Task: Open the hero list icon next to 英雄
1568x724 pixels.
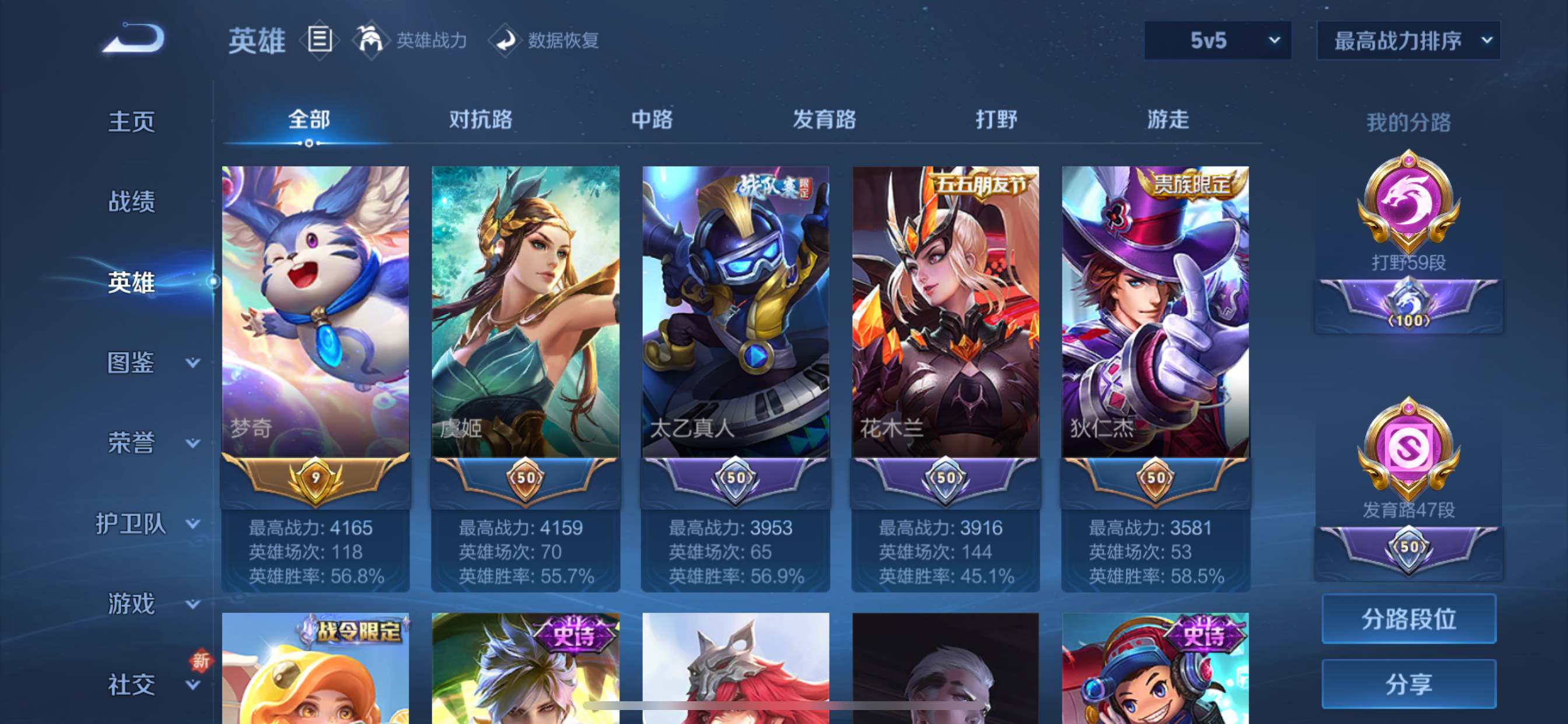Action: point(319,40)
